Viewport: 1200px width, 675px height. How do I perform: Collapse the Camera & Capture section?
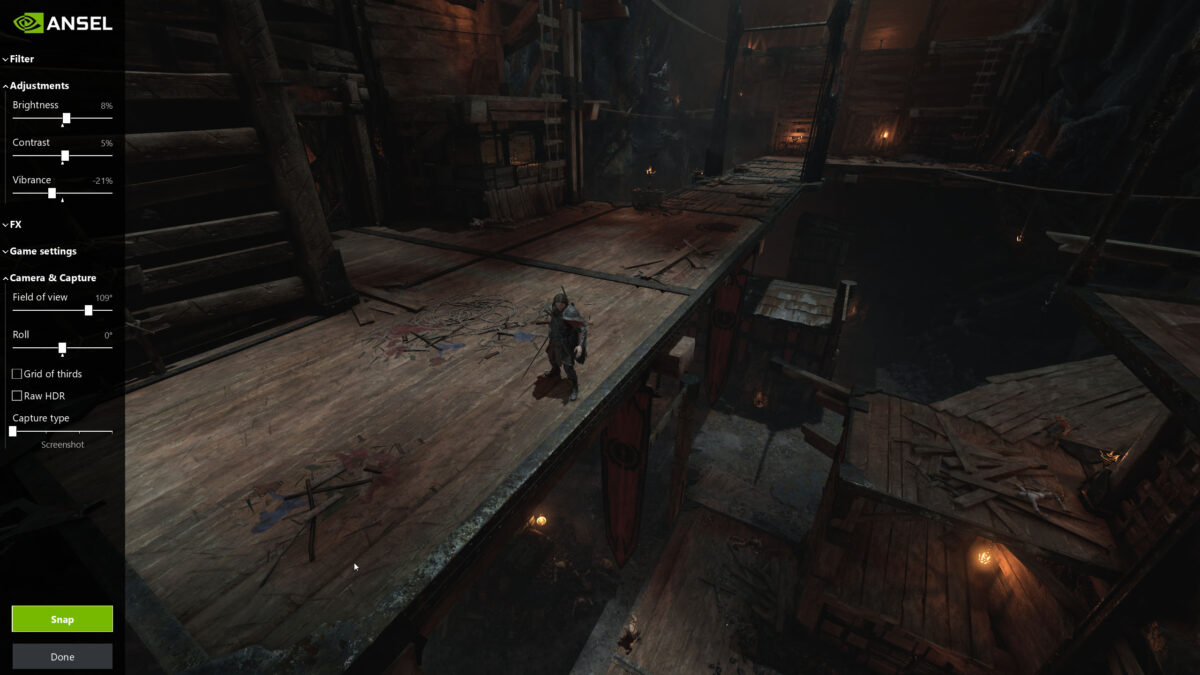click(x=52, y=278)
